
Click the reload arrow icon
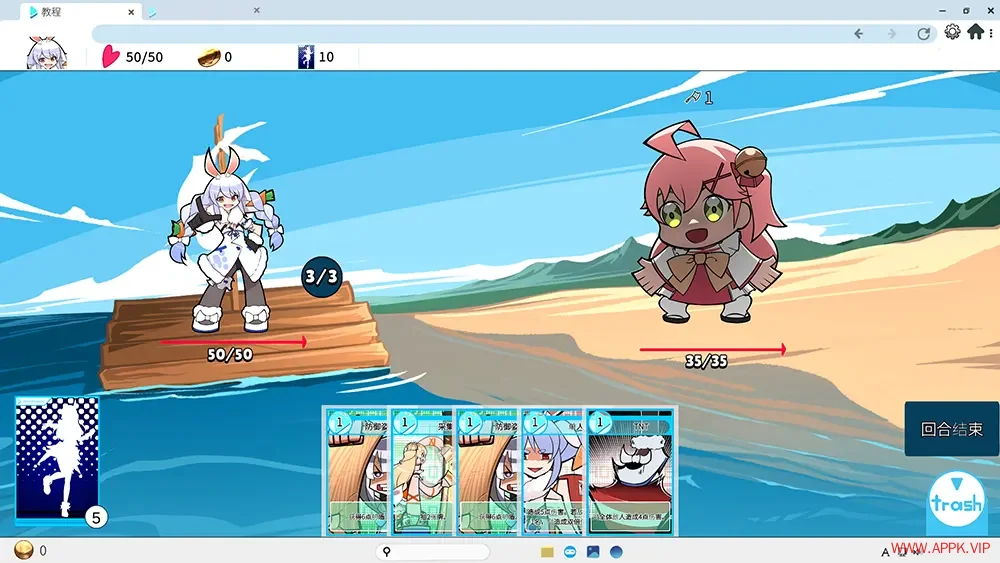pyautogui.click(x=923, y=33)
